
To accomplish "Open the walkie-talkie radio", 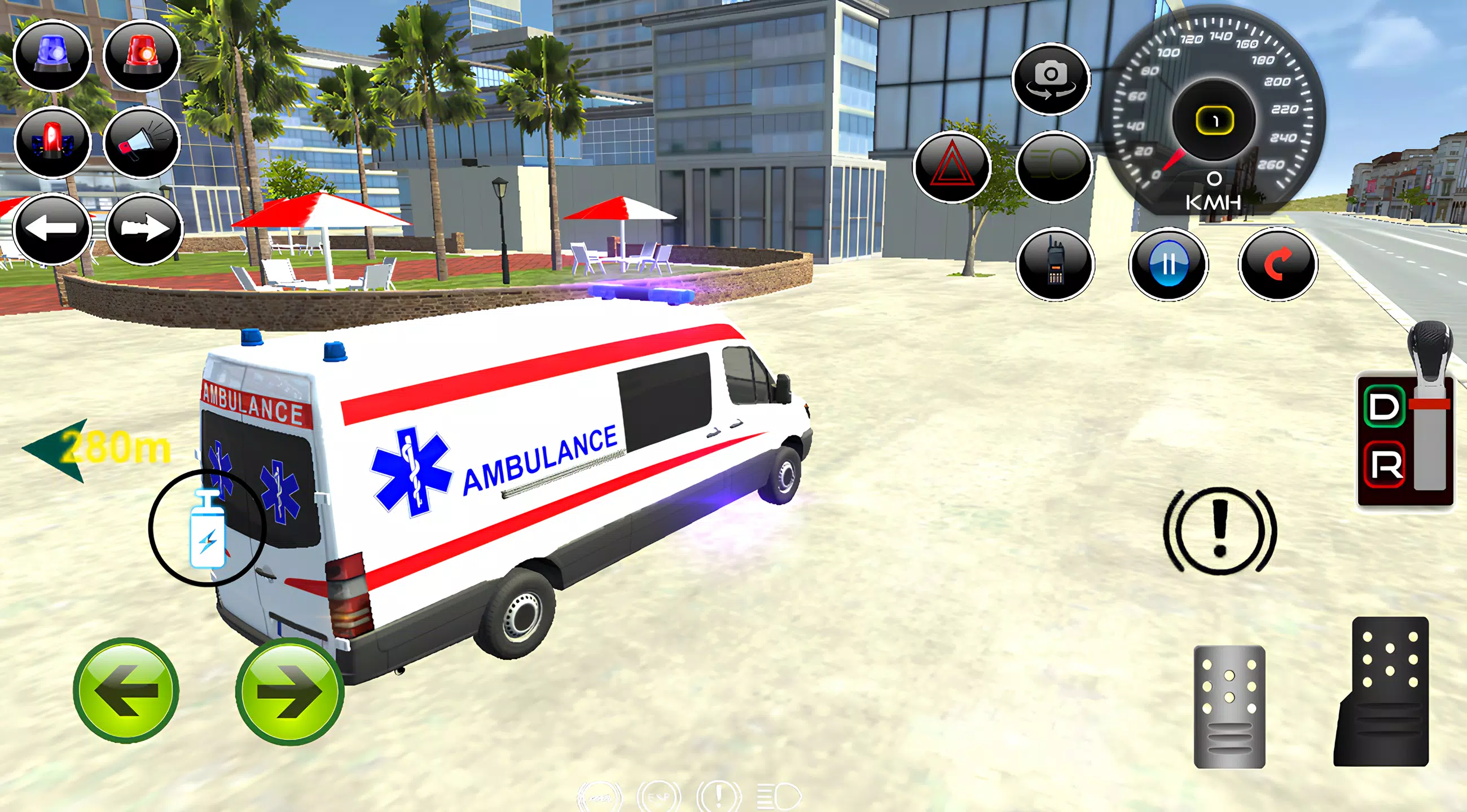I will pyautogui.click(x=1055, y=264).
